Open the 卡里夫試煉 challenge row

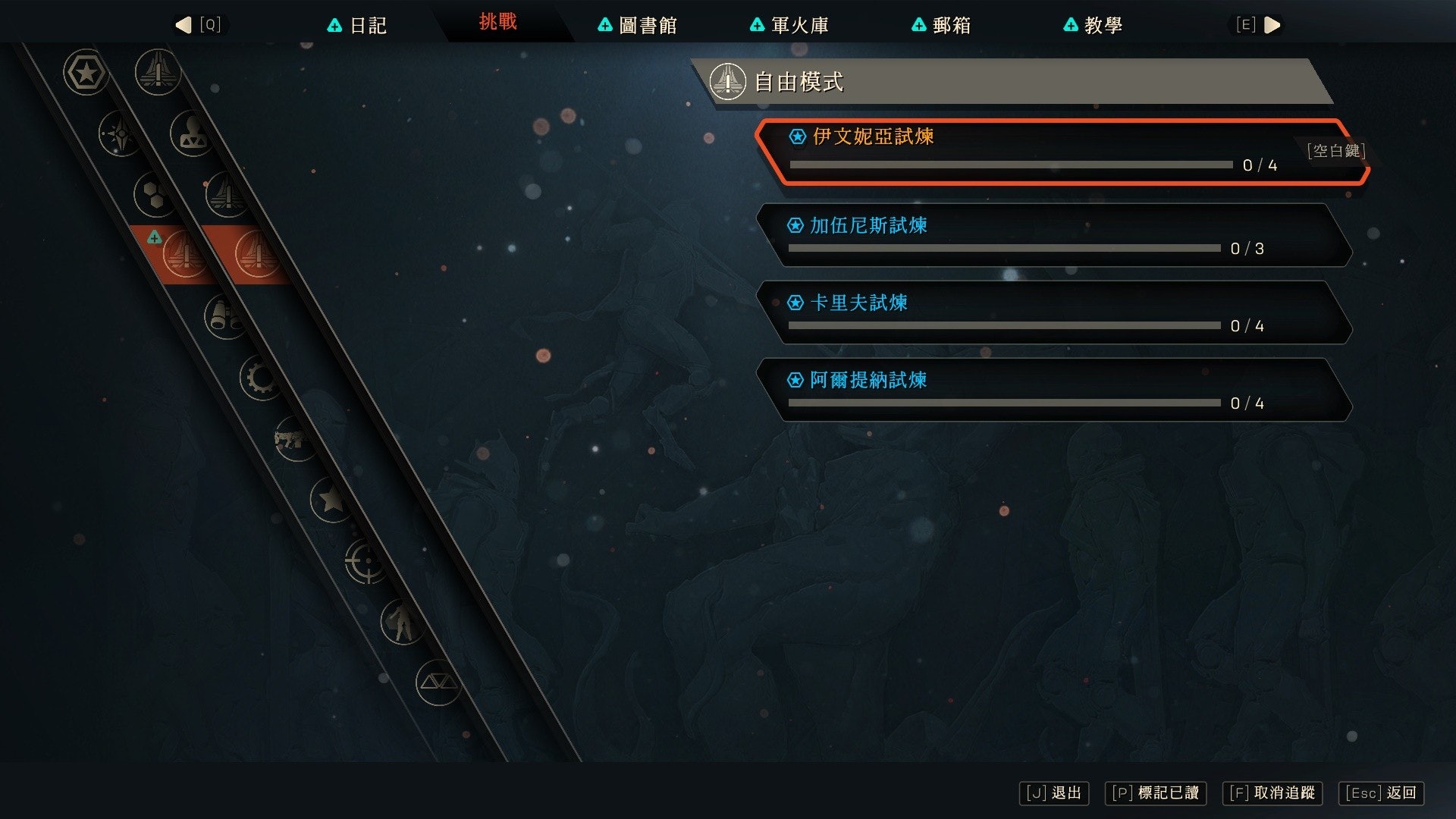click(1054, 312)
